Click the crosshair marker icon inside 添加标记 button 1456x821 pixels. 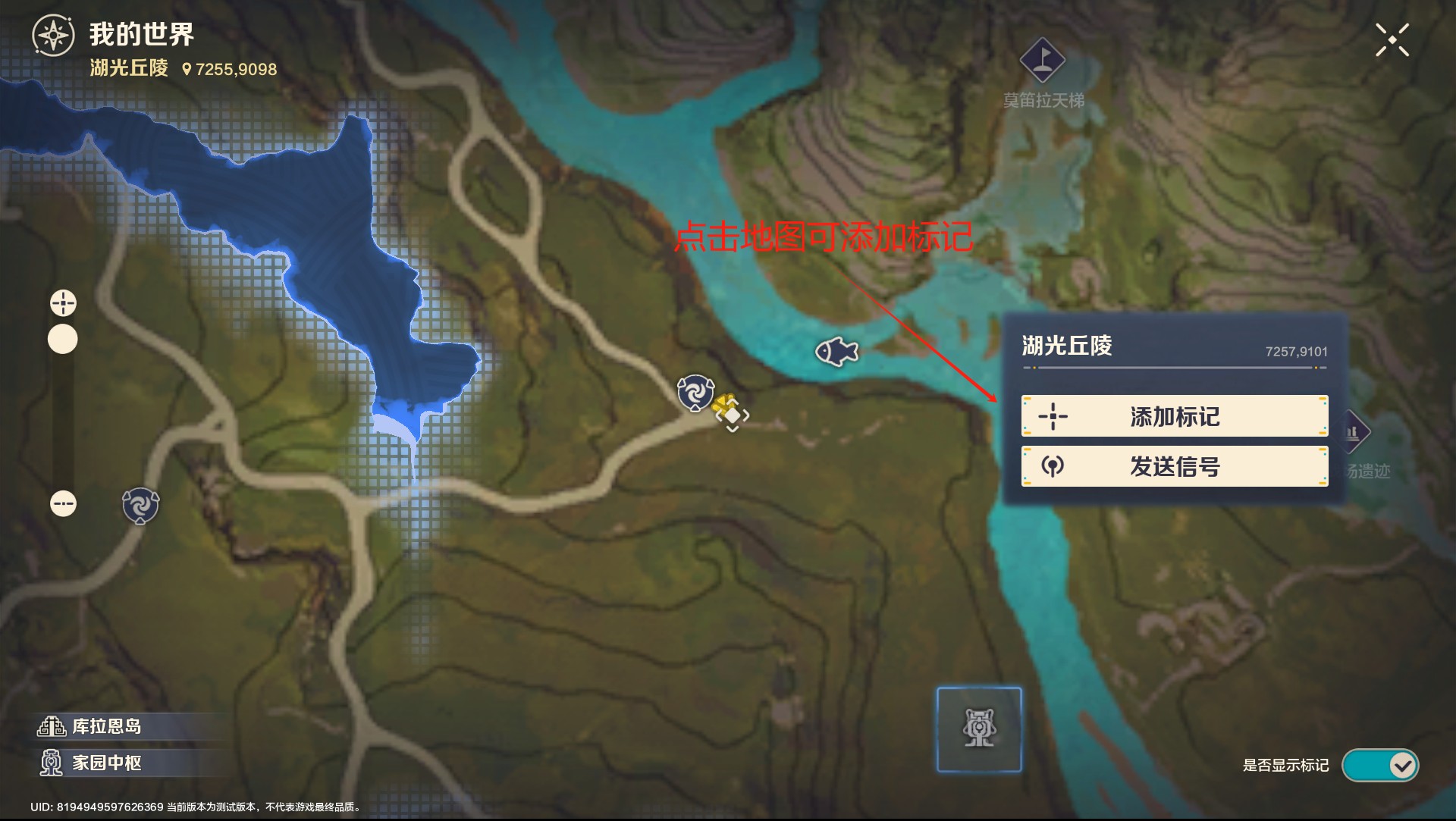coord(1056,415)
